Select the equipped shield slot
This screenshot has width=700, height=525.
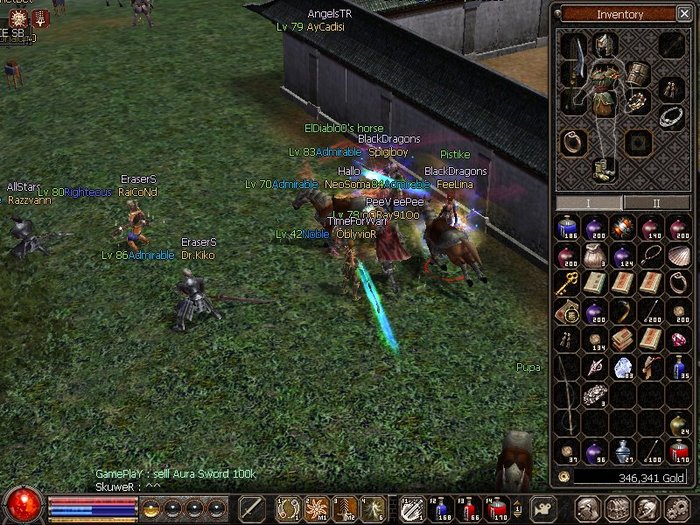click(637, 74)
